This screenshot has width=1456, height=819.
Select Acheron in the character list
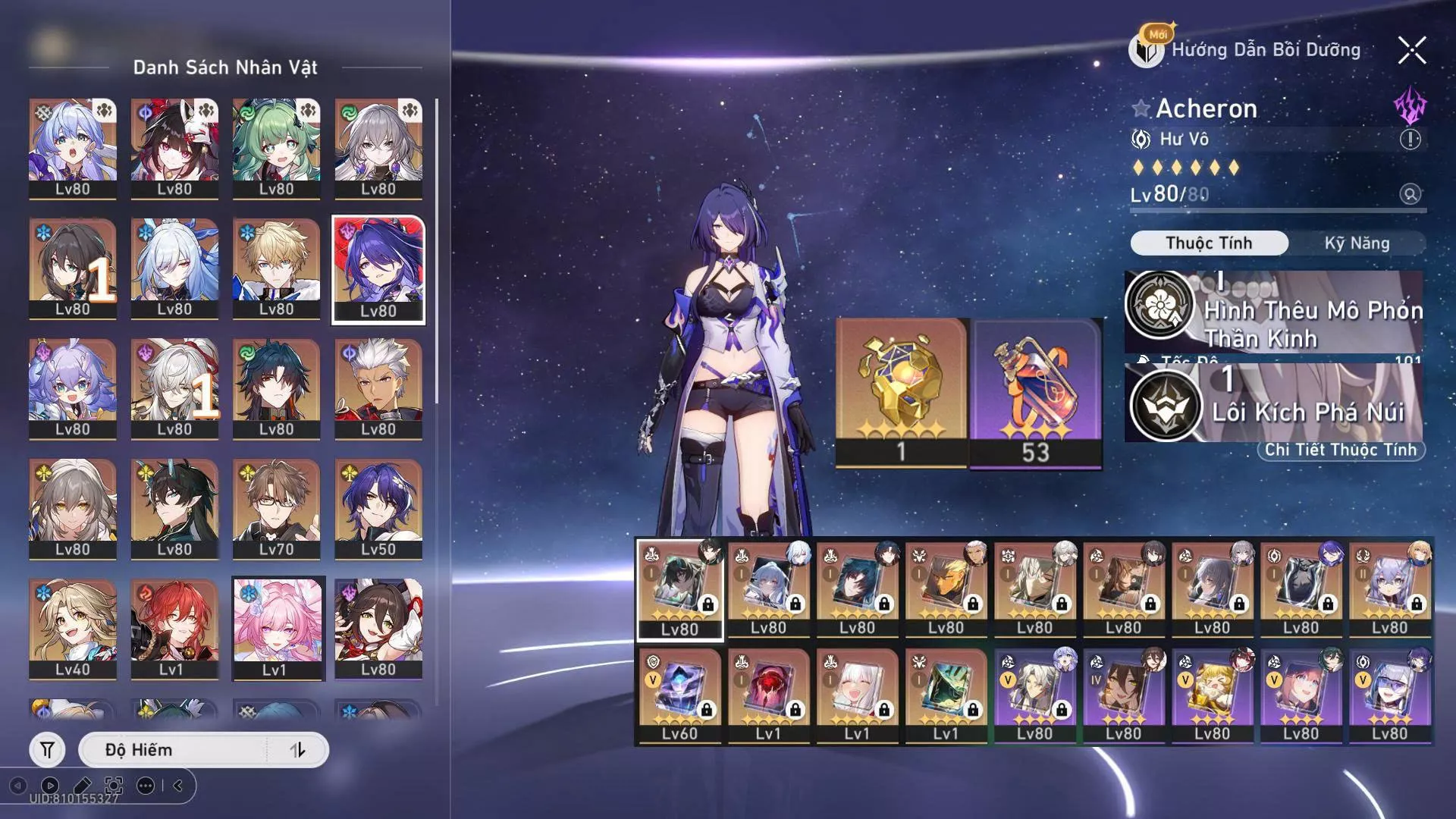[378, 269]
